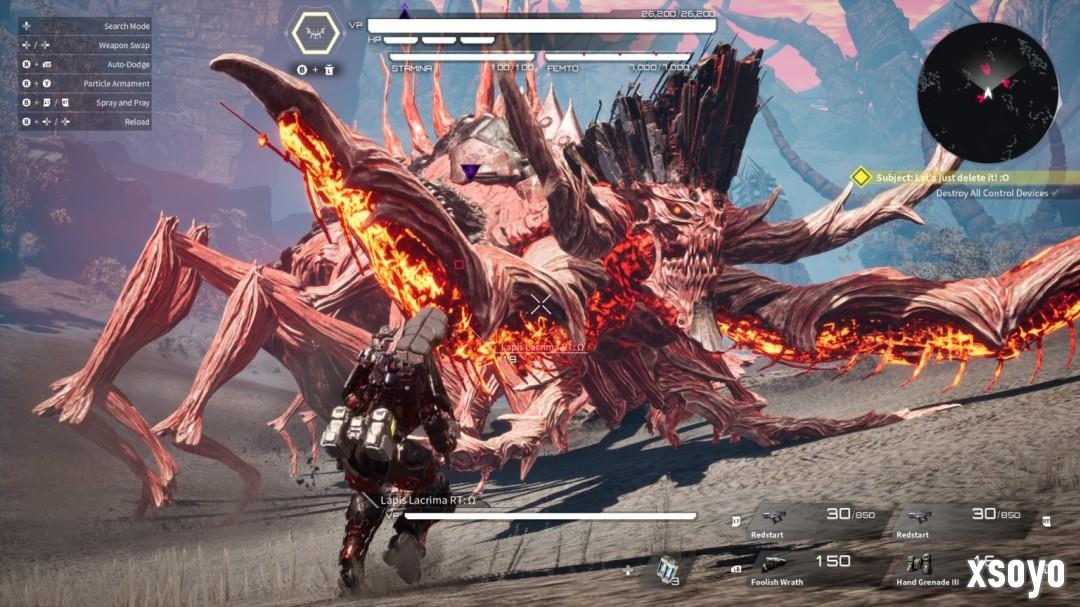
Task: Activate the hexagon emblem ability icon
Action: [x=318, y=35]
